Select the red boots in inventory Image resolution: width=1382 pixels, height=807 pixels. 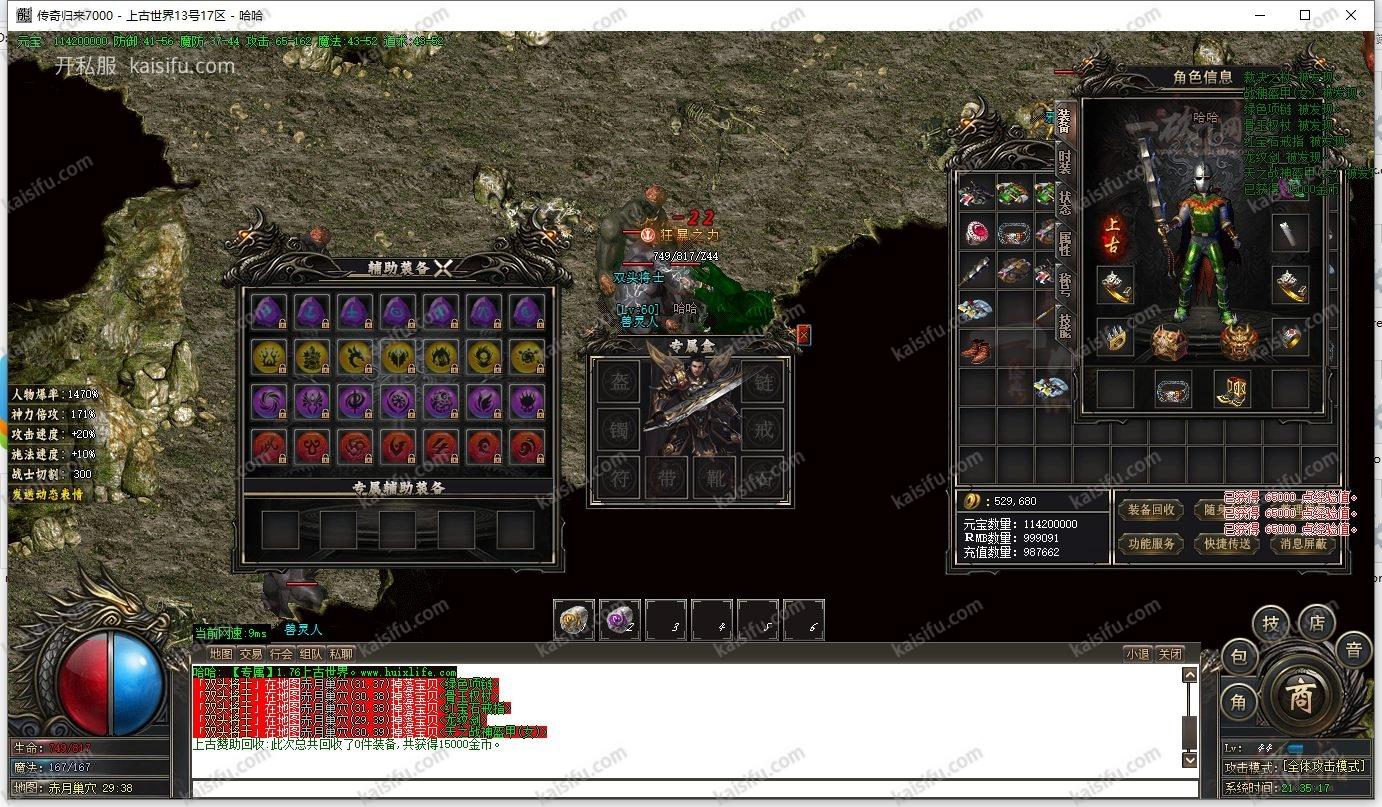tap(976, 350)
